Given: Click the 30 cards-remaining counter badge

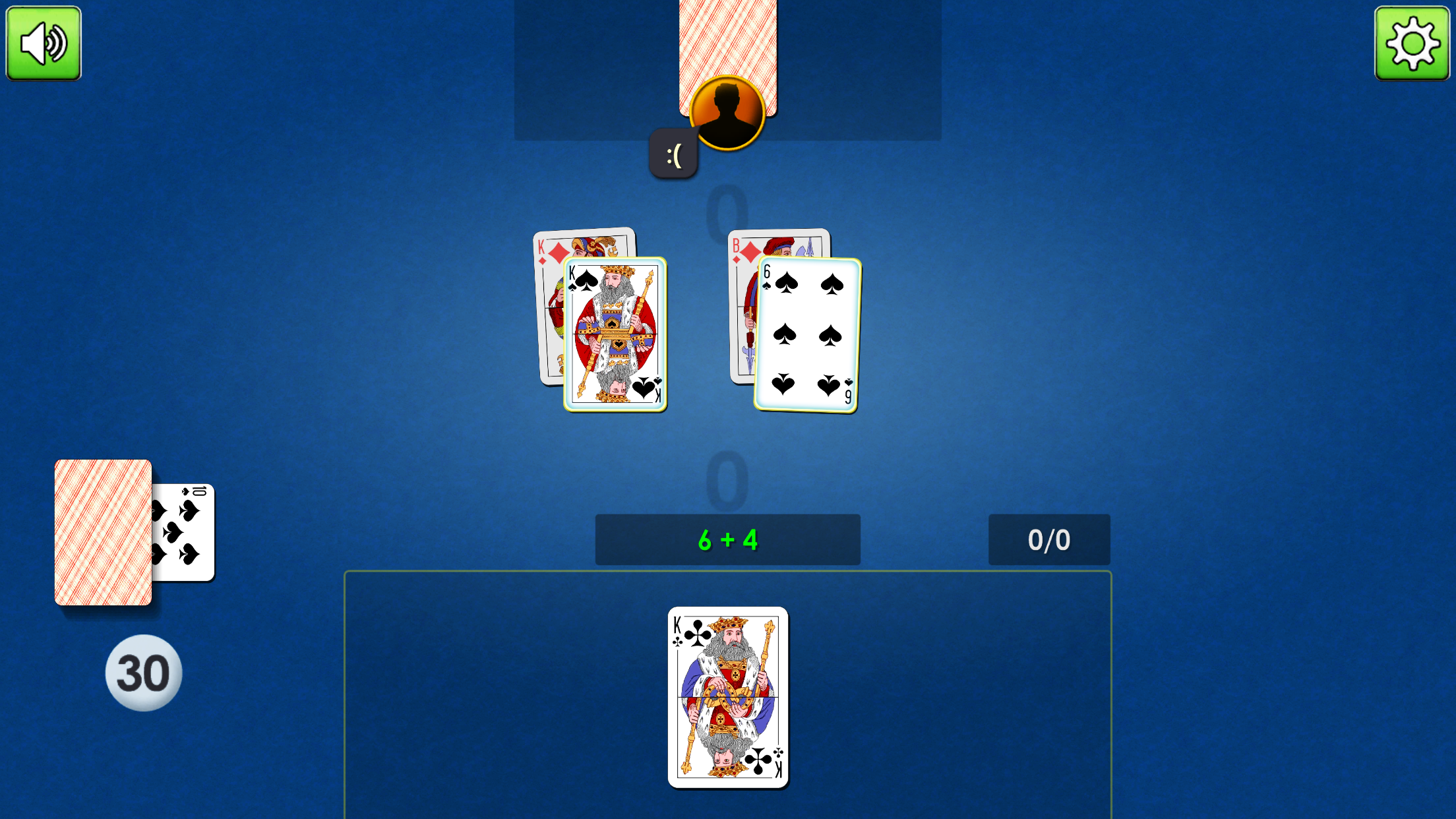Looking at the screenshot, I should pos(142,672).
